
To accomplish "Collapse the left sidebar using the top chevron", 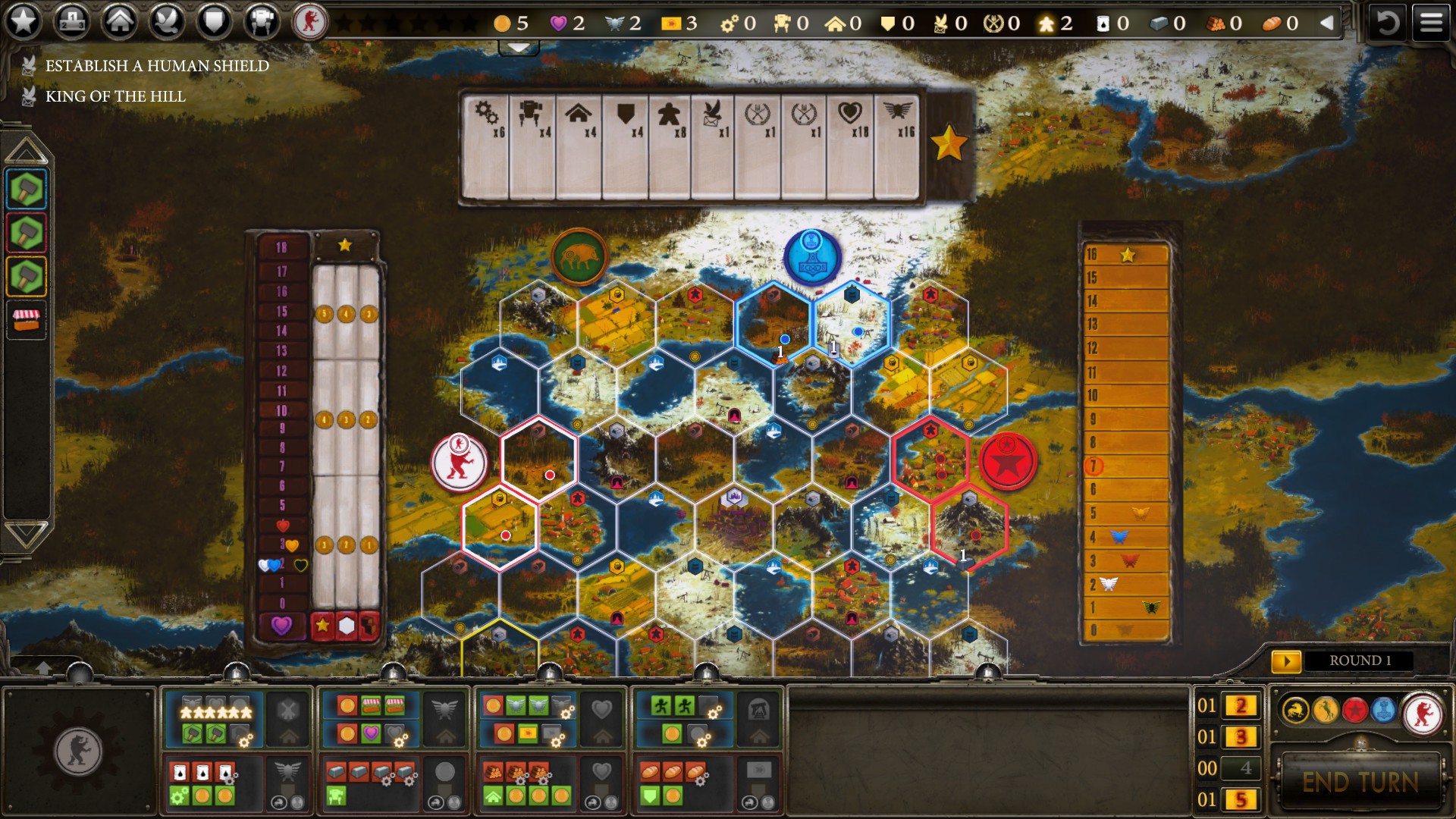I will point(25,149).
